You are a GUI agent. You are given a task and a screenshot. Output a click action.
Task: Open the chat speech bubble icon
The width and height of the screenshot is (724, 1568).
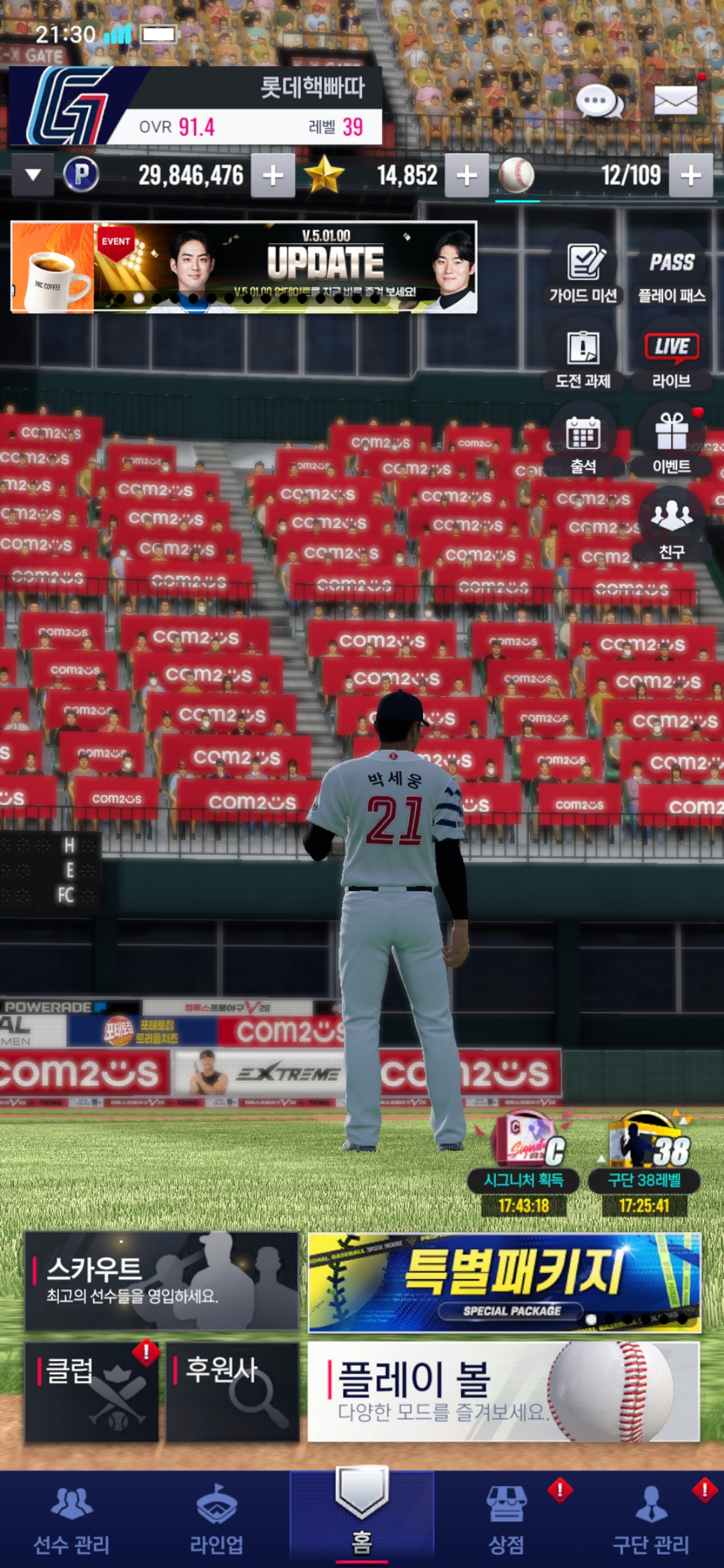point(599,103)
